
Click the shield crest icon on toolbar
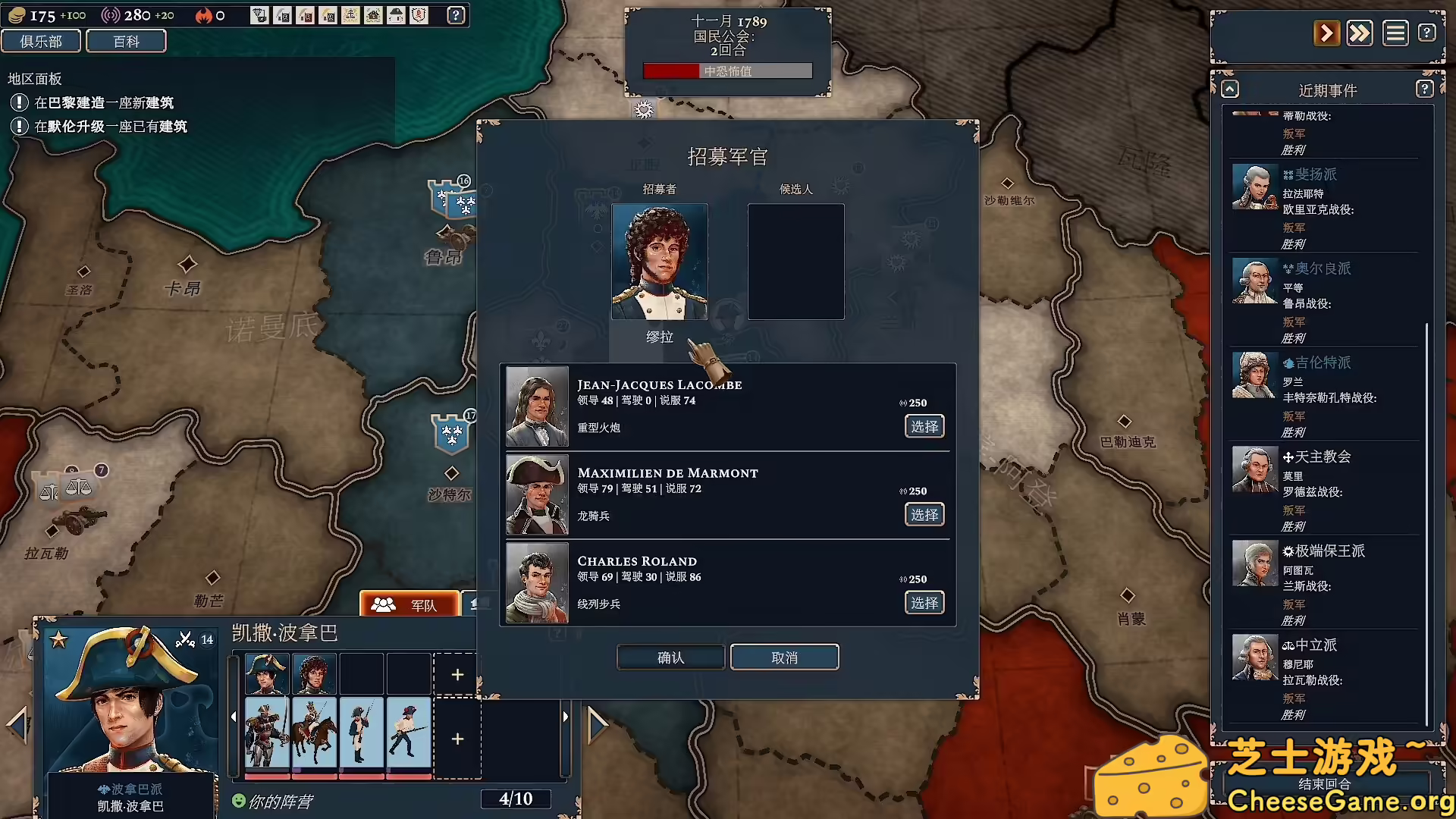(x=419, y=14)
